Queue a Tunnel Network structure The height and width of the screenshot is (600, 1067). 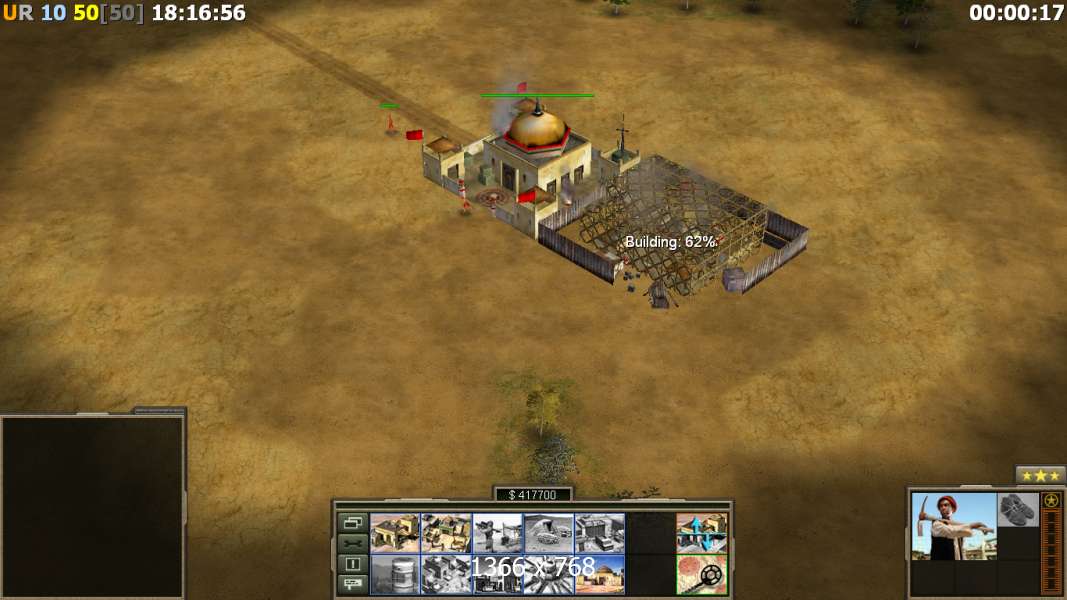(548, 533)
